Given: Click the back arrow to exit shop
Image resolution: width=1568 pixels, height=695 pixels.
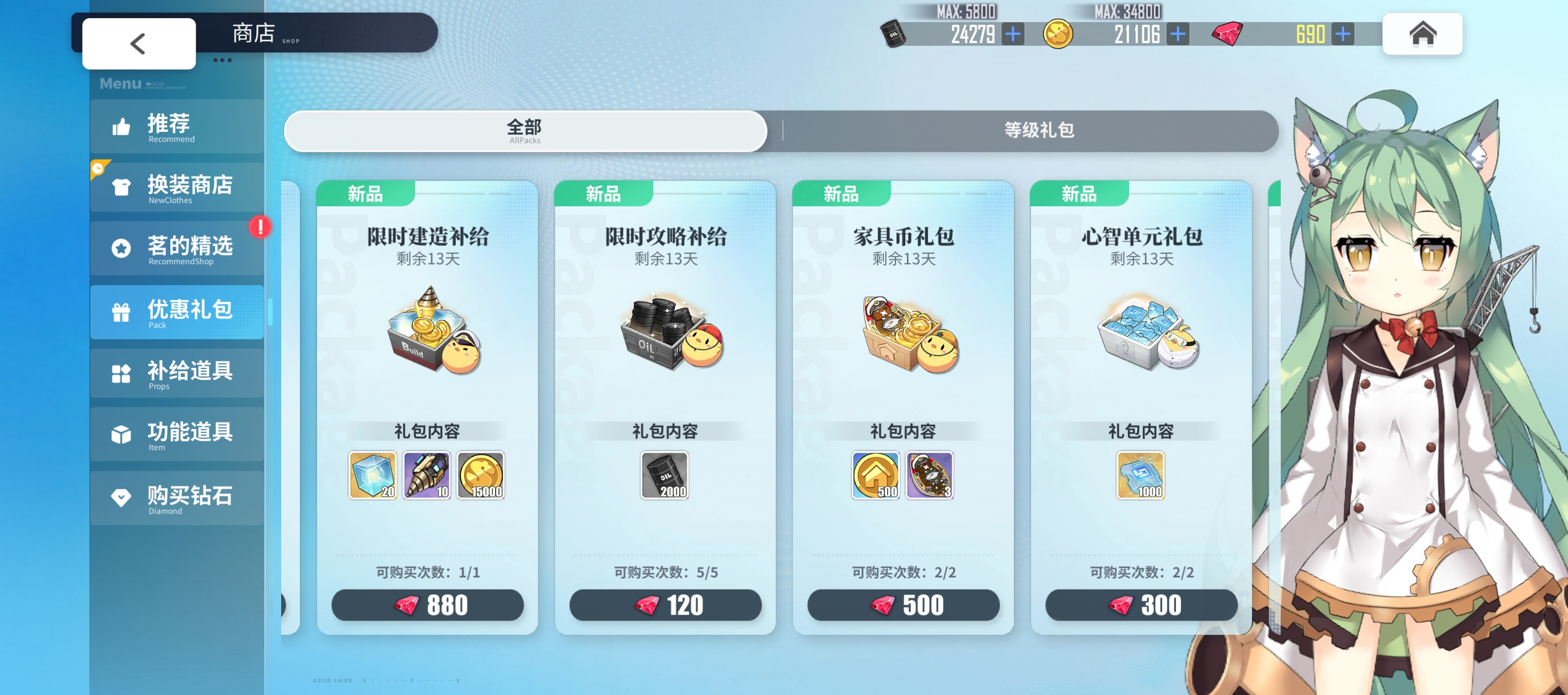Looking at the screenshot, I should 138,43.
